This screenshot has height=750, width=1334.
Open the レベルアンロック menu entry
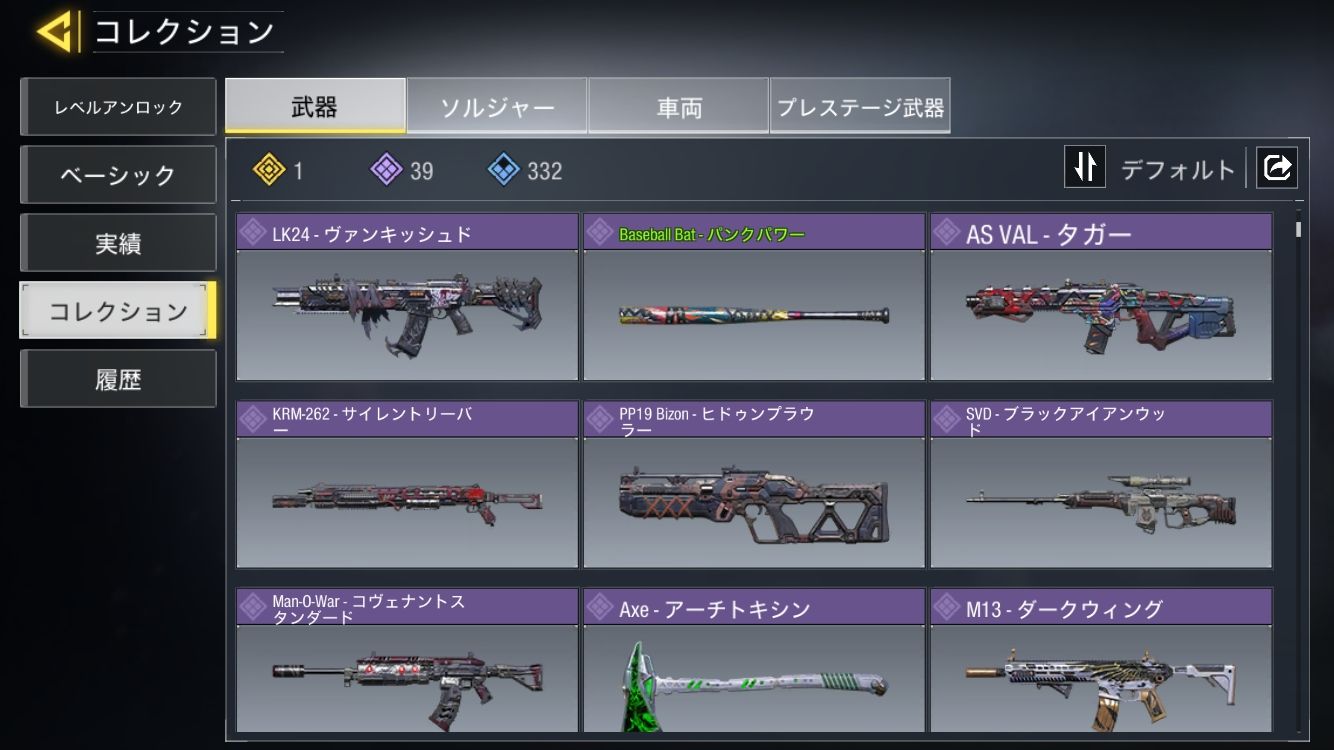coord(118,107)
